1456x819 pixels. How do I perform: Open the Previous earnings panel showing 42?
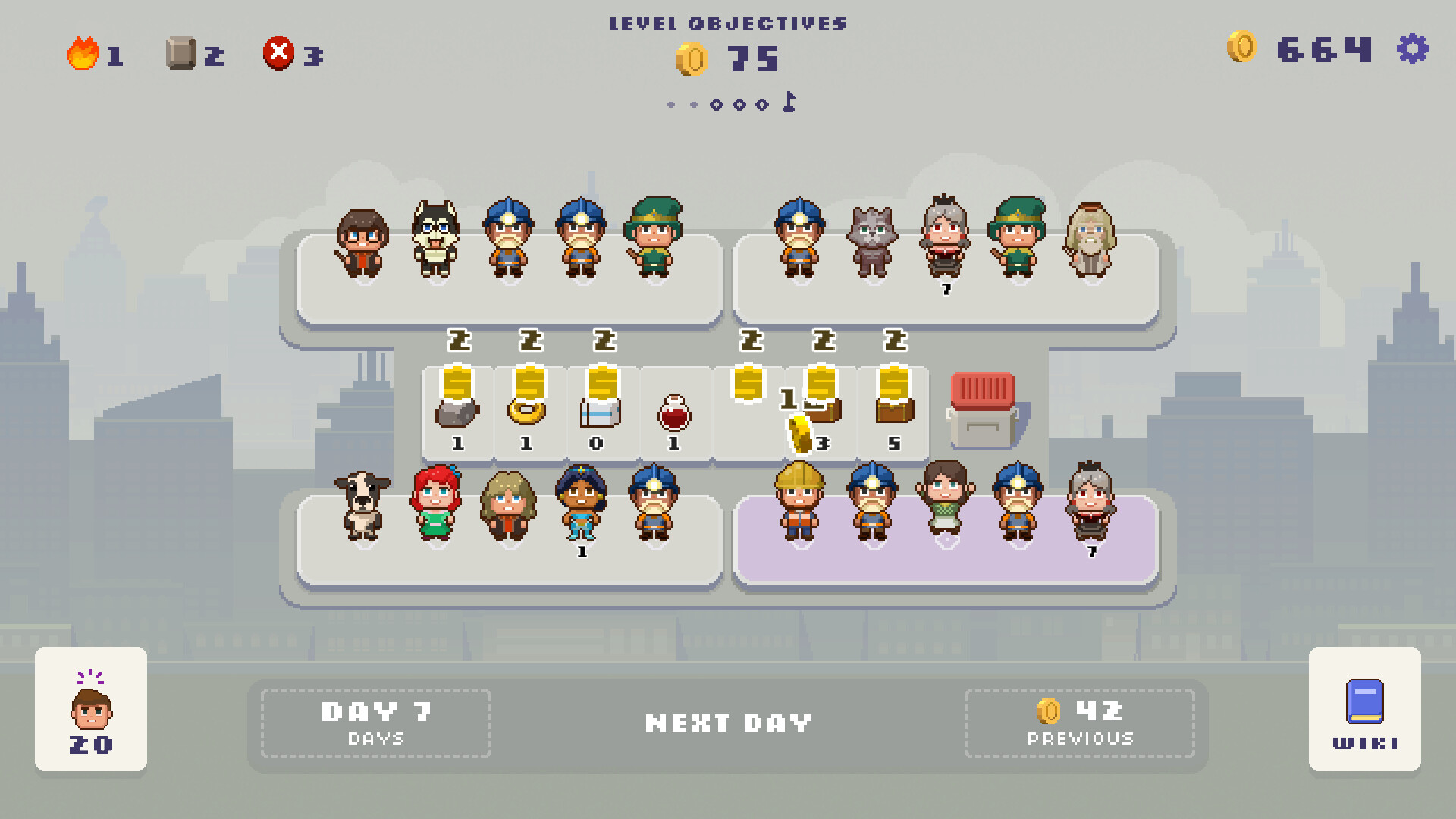1081,721
